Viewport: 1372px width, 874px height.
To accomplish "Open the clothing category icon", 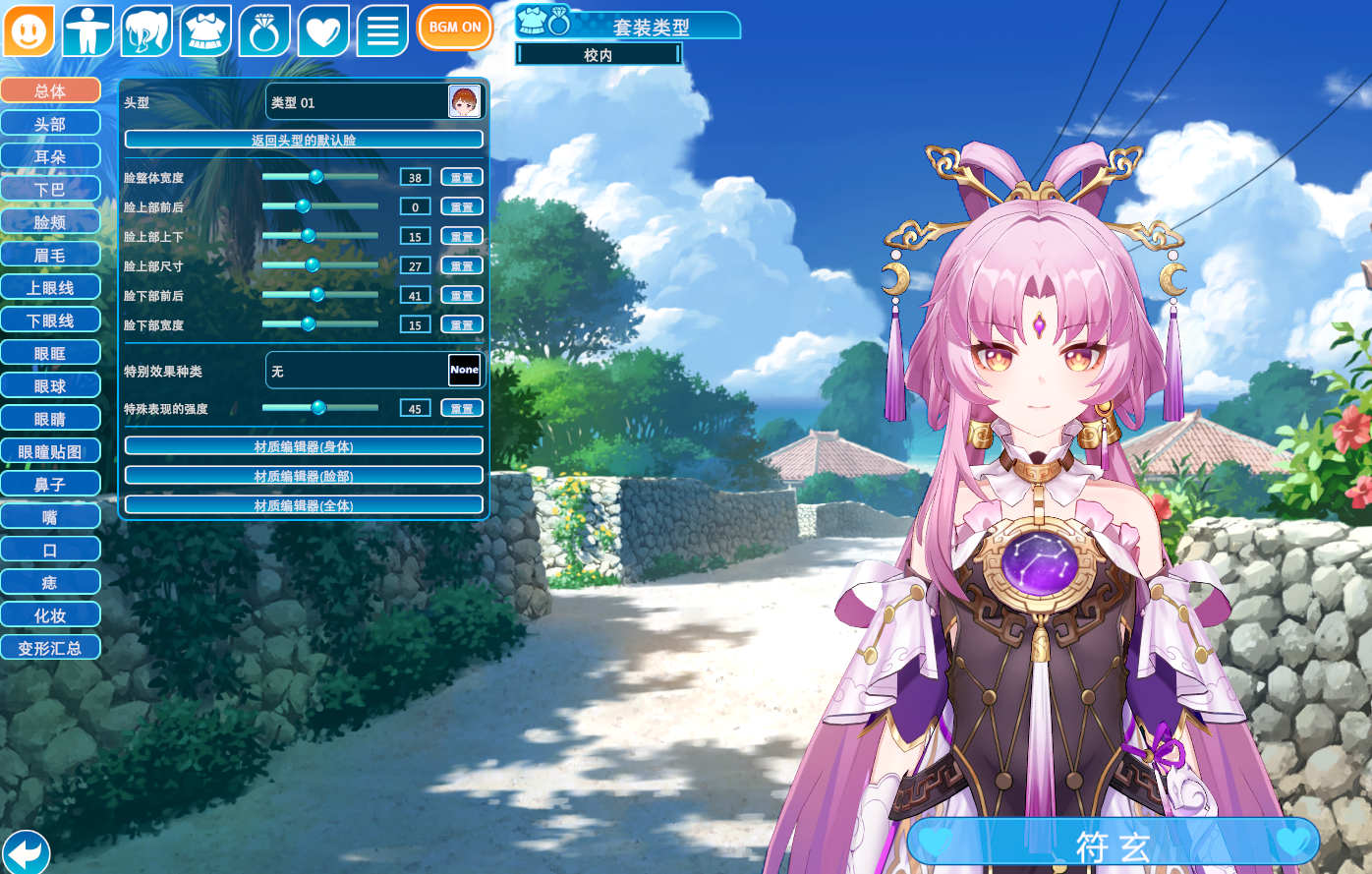I will click(x=206, y=30).
